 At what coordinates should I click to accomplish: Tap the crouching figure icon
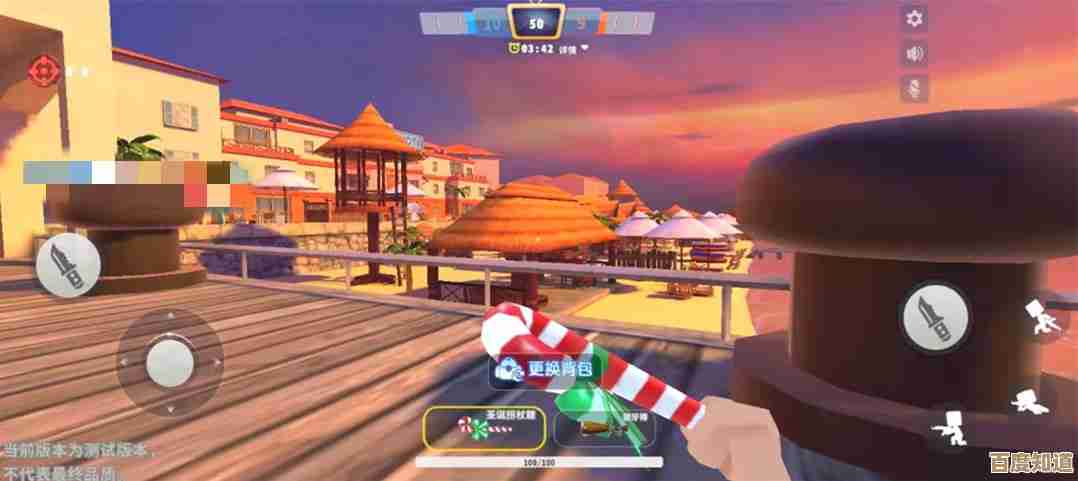950,428
